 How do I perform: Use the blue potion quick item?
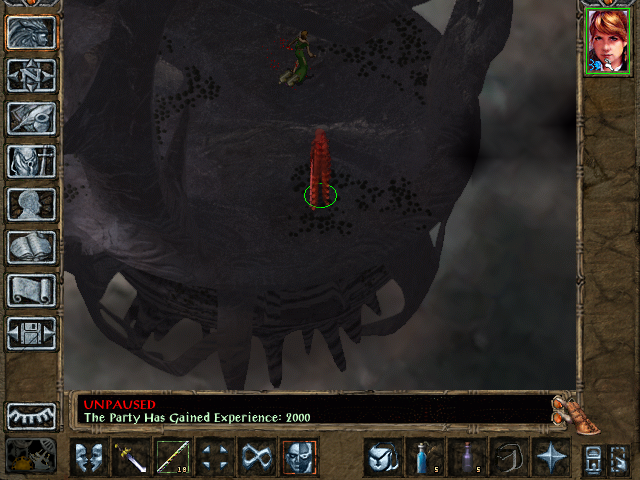(424, 458)
